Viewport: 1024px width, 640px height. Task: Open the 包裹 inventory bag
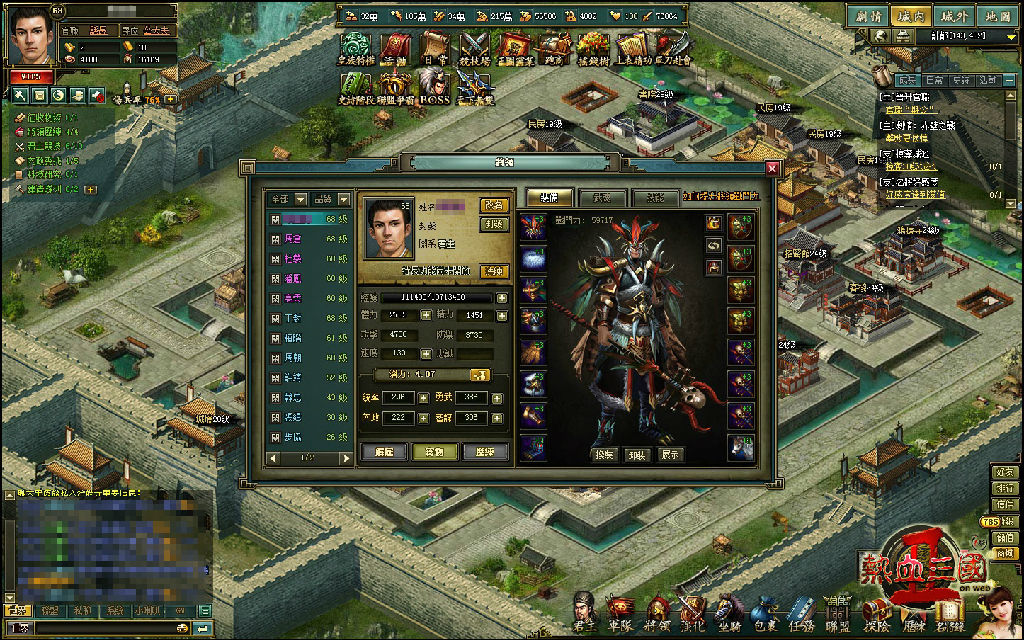point(763,611)
